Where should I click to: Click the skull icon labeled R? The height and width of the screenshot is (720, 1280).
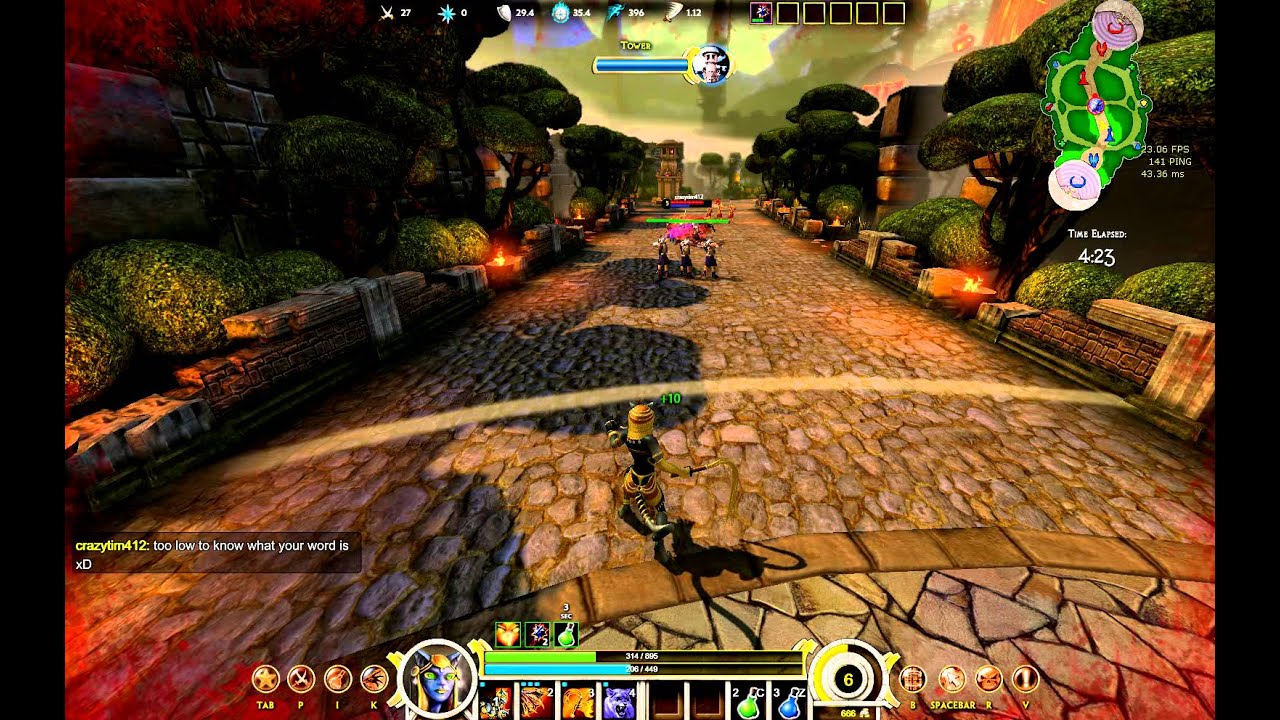click(988, 680)
